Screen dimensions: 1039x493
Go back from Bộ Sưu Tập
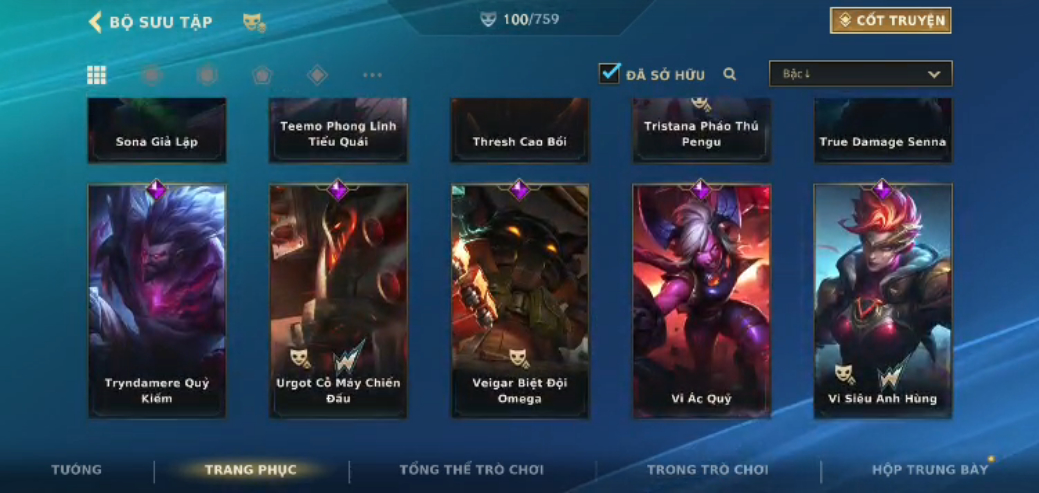coord(96,22)
